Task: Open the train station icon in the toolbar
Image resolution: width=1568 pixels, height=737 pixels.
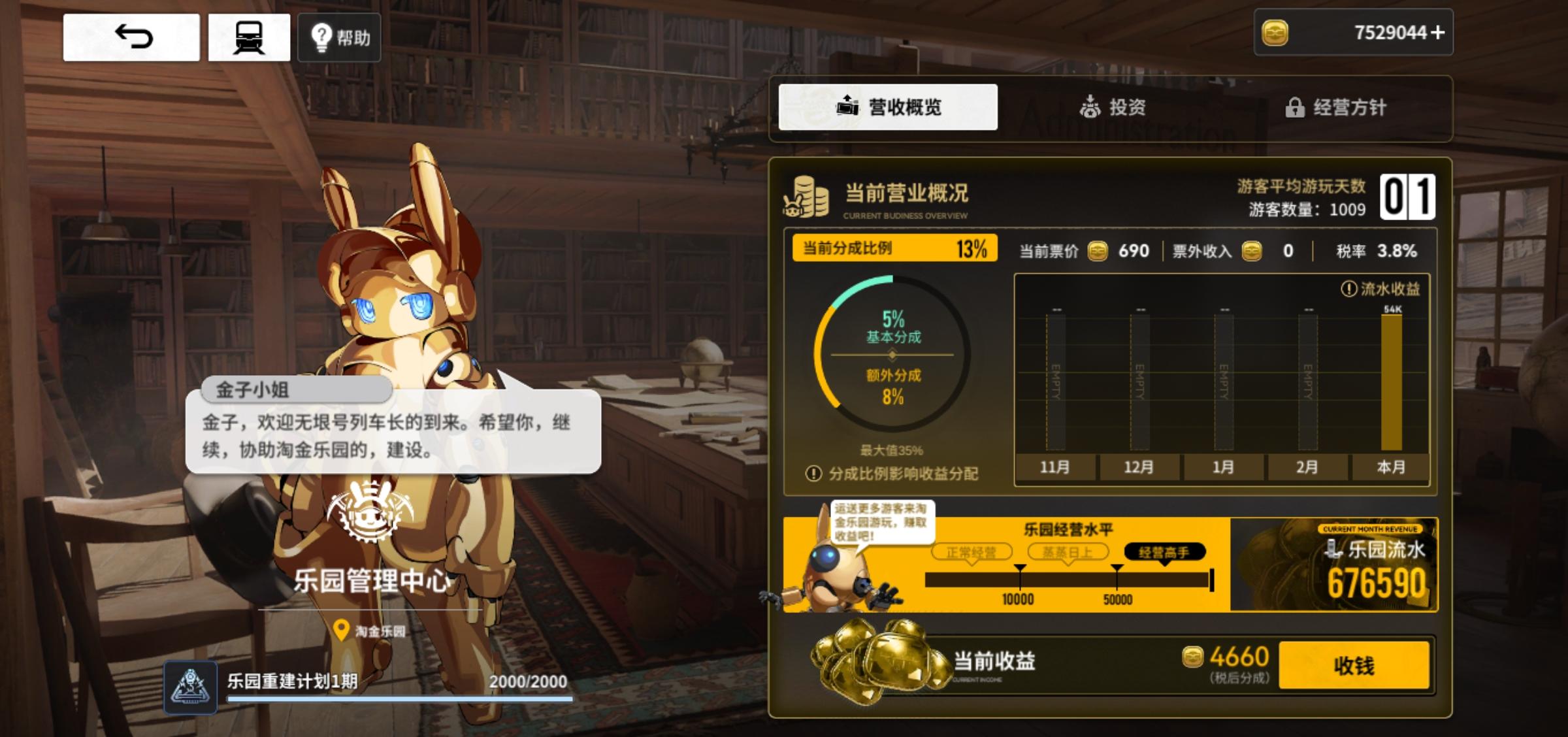Action: (x=248, y=37)
